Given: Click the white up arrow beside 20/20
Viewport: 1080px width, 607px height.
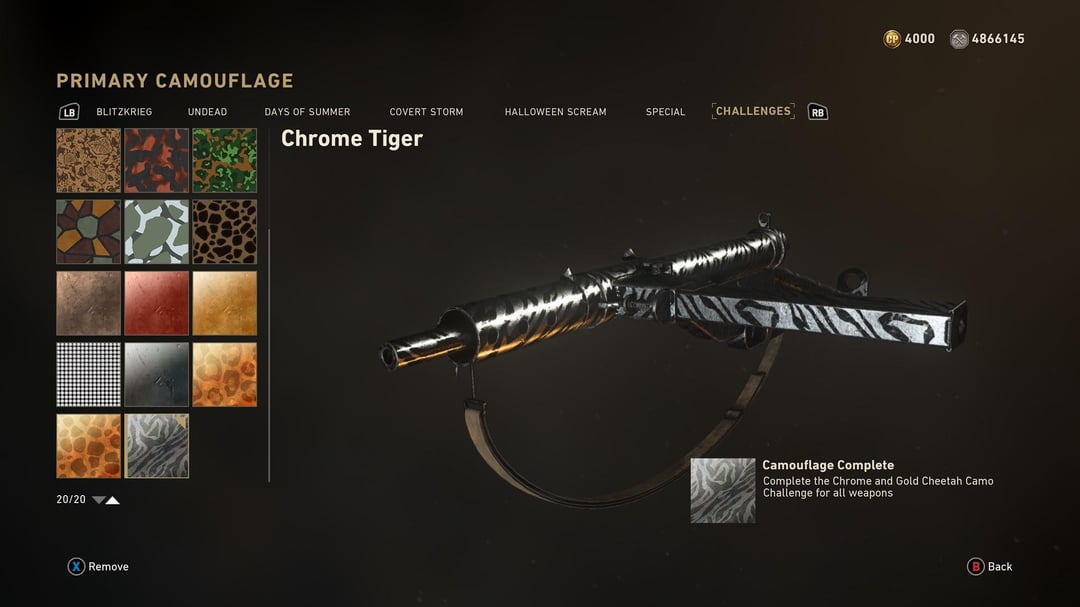Looking at the screenshot, I should tap(113, 500).
